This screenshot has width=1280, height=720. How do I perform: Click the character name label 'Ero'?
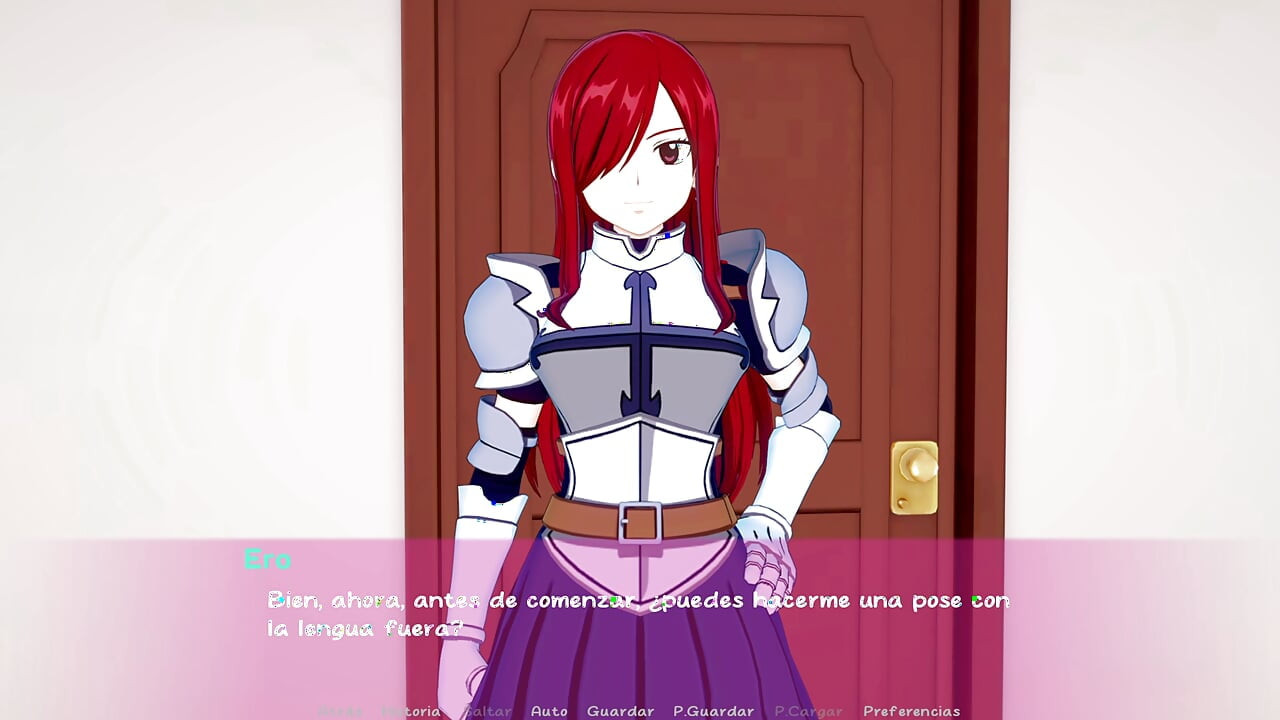267,561
